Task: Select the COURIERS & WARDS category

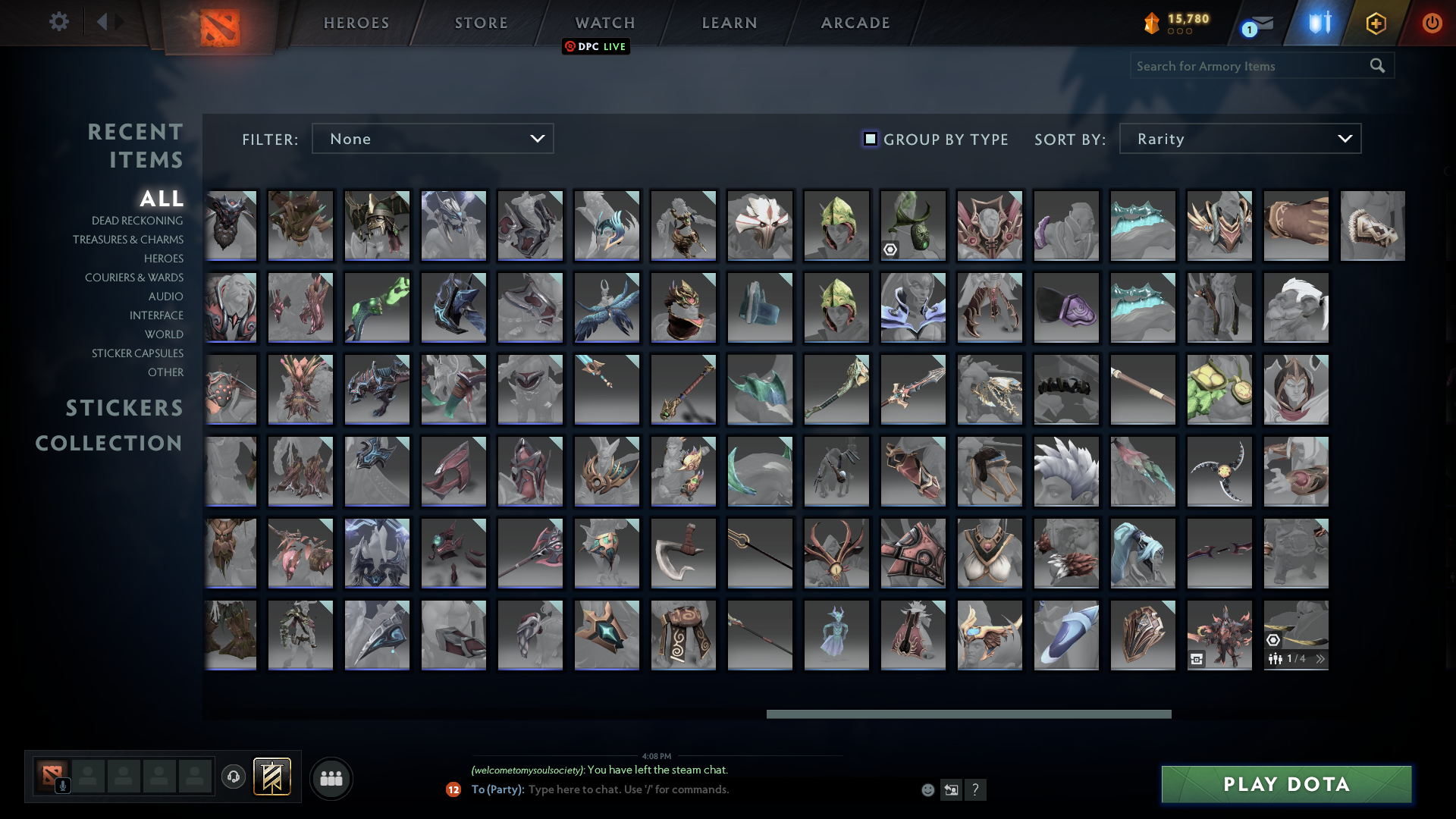Action: (134, 278)
